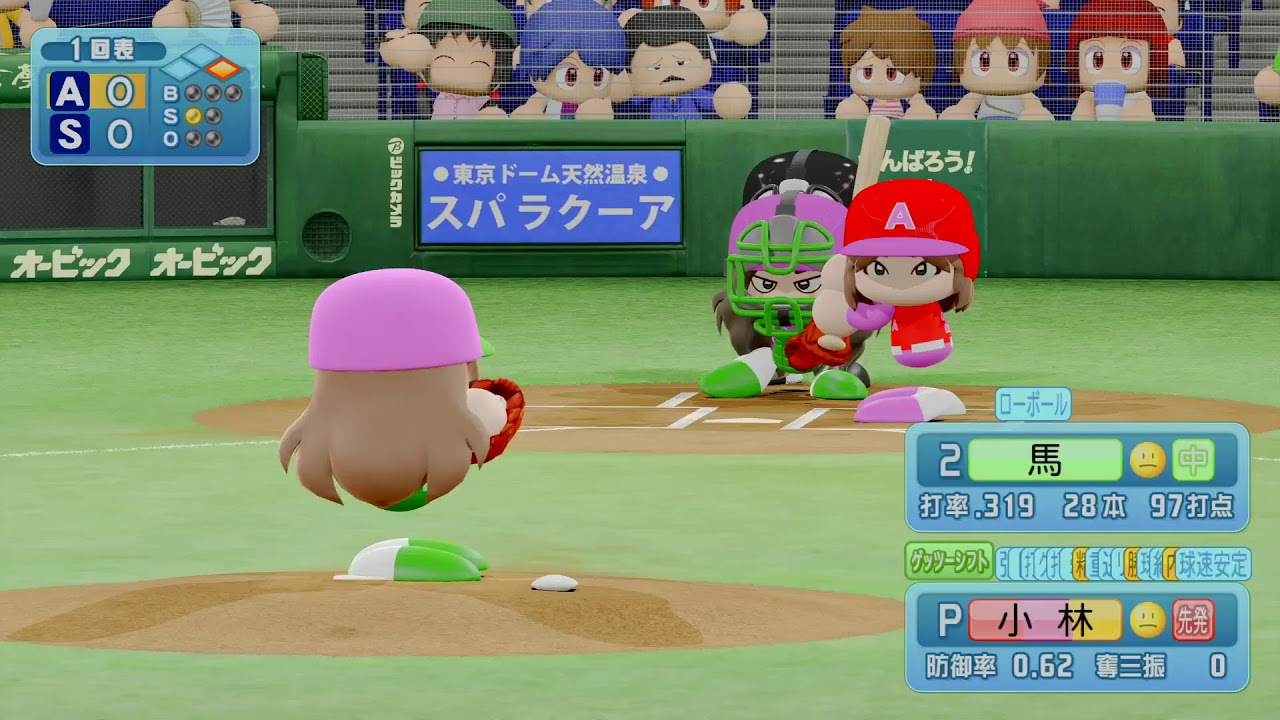Click pitcher name plate 小林

1044,621
